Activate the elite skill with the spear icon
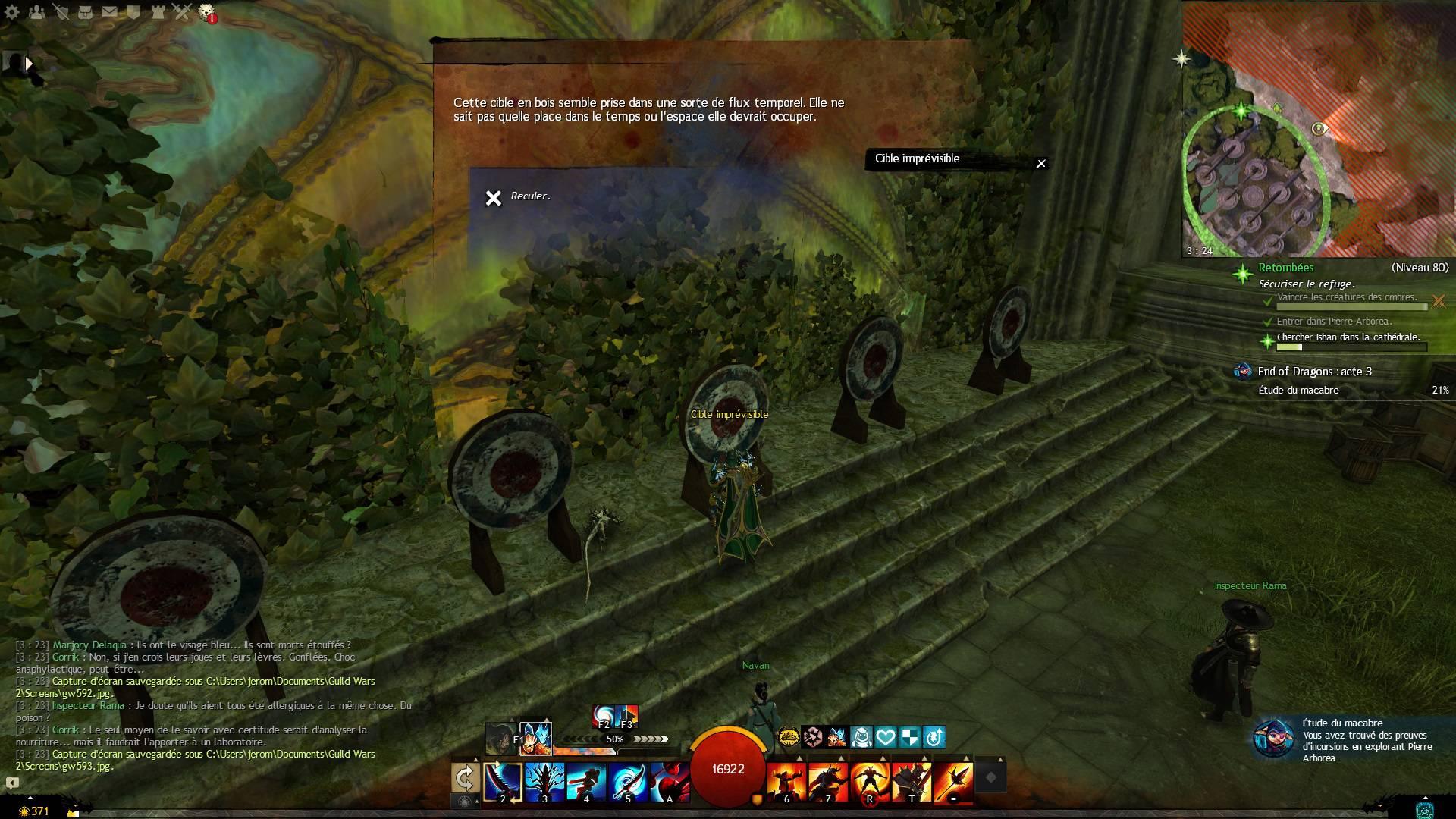Image resolution: width=1456 pixels, height=819 pixels. click(953, 781)
